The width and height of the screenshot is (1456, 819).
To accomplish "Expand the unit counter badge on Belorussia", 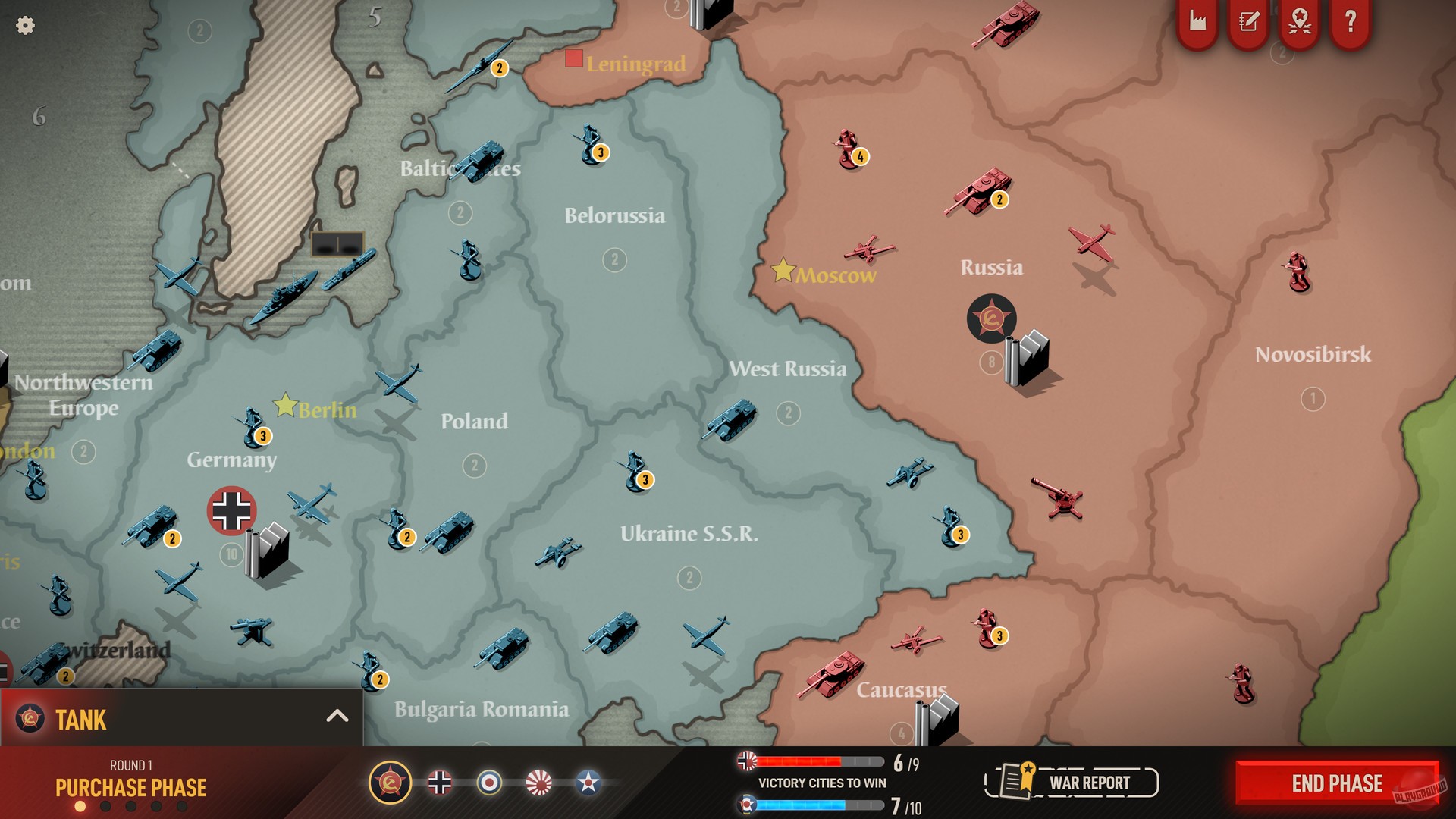I will (615, 261).
